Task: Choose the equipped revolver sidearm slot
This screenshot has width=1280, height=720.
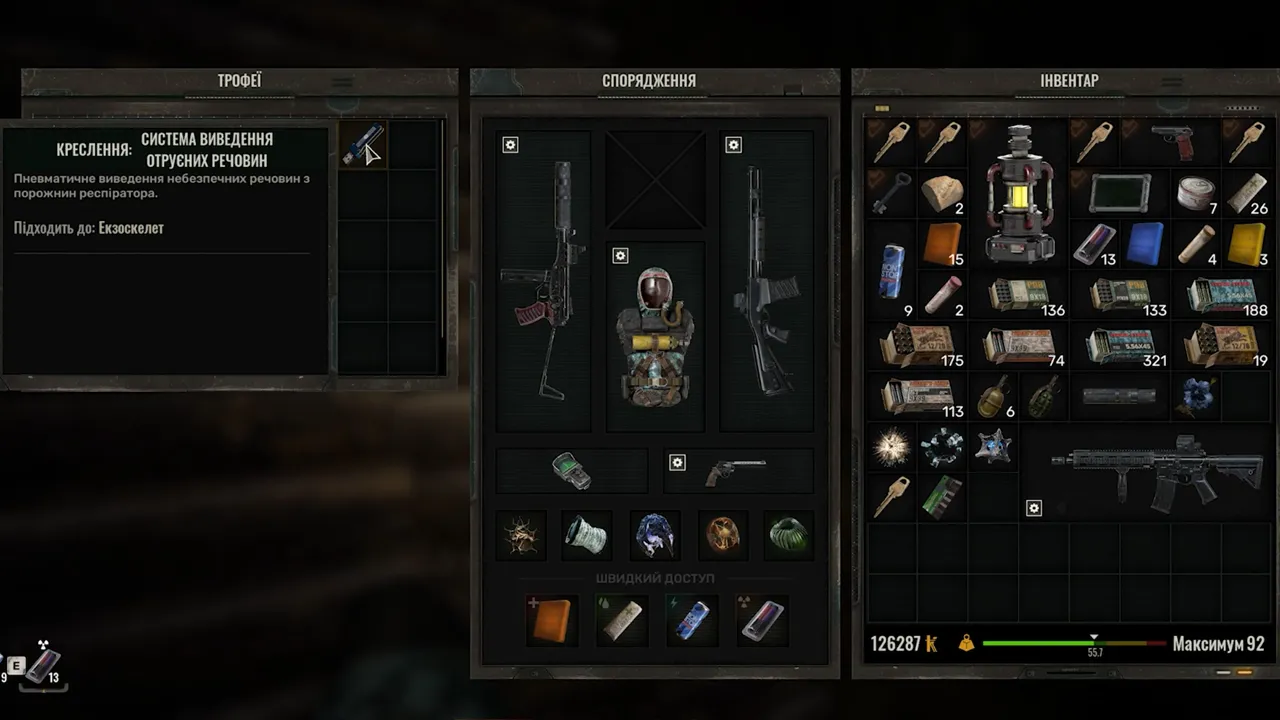Action: point(739,470)
